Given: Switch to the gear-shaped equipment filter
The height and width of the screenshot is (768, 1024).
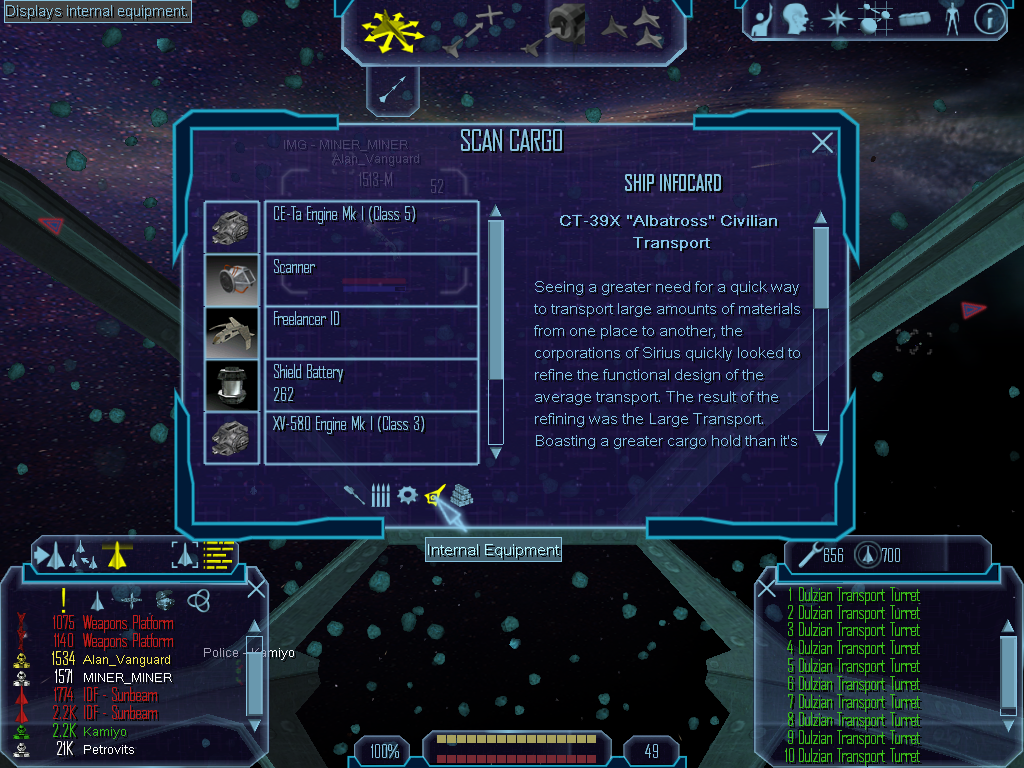Looking at the screenshot, I should (407, 495).
